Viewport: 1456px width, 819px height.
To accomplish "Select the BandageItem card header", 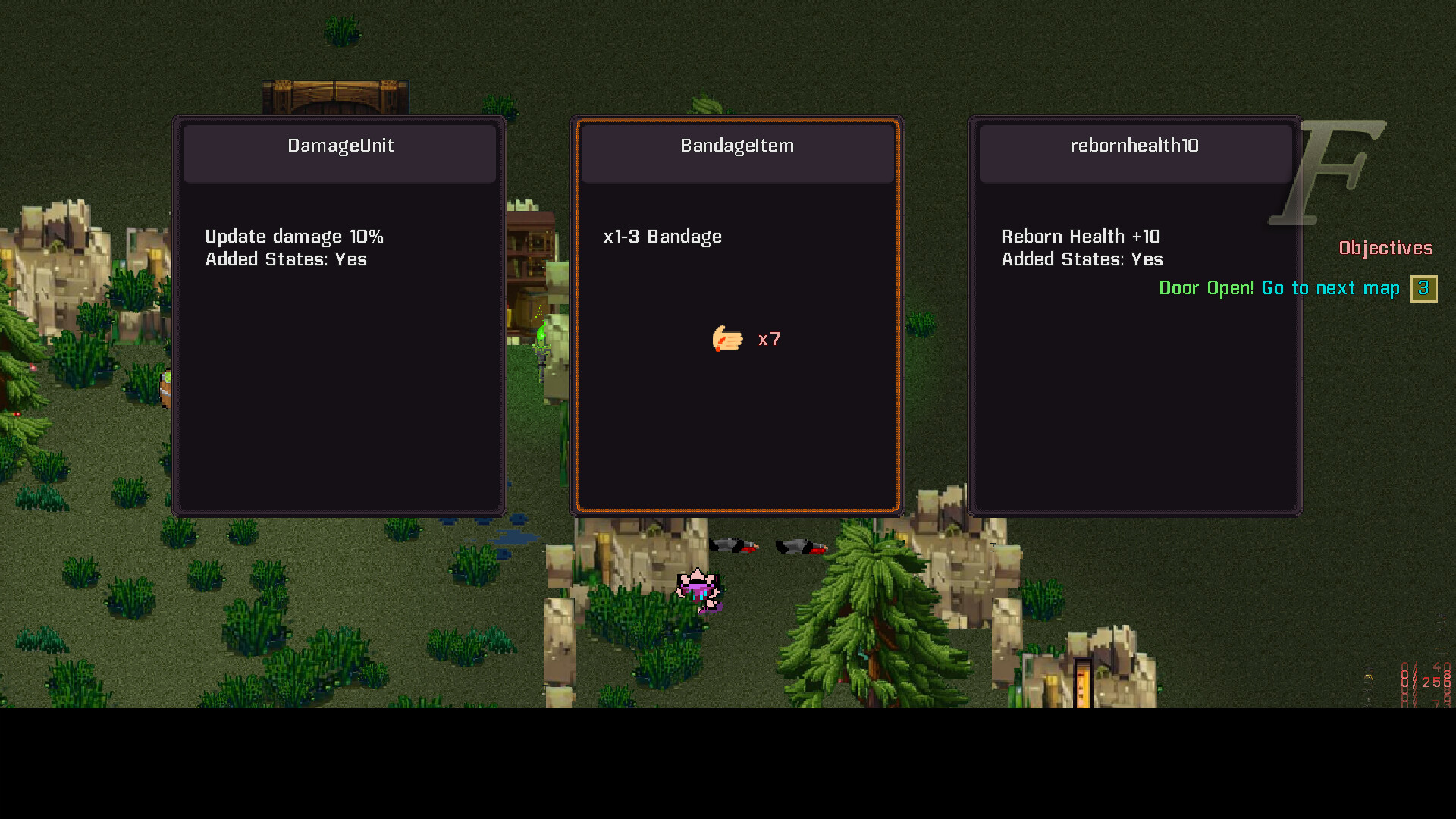I will pyautogui.click(x=736, y=145).
